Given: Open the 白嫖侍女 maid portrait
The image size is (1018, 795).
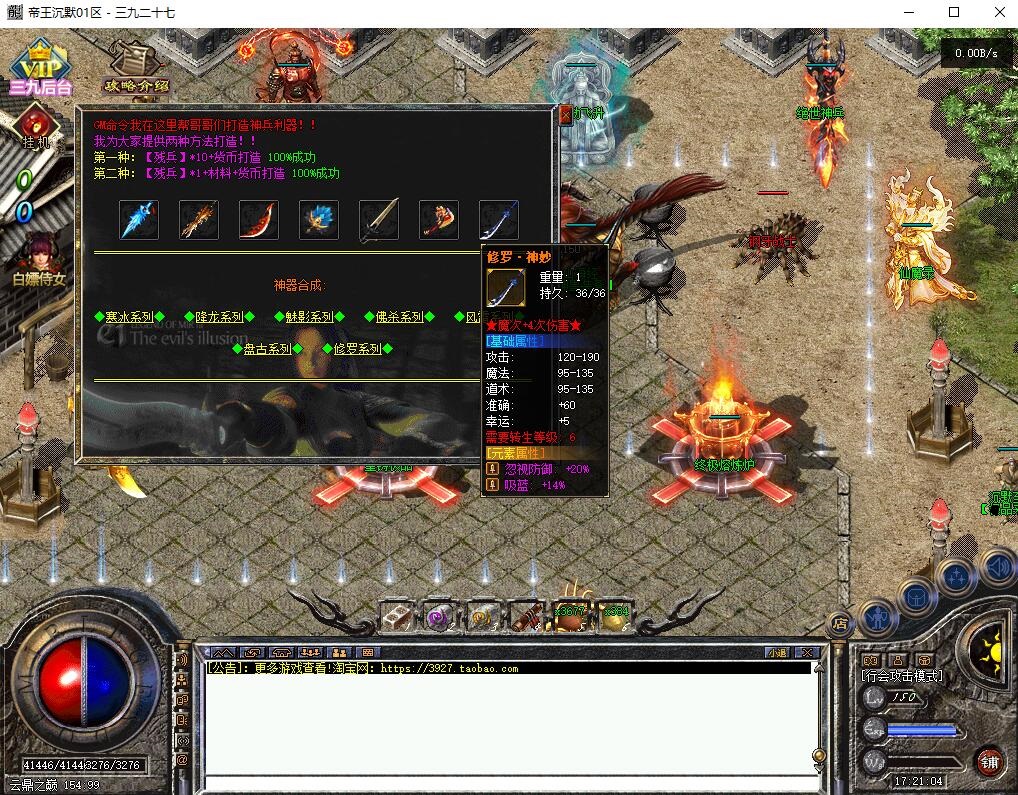Looking at the screenshot, I should click(39, 257).
